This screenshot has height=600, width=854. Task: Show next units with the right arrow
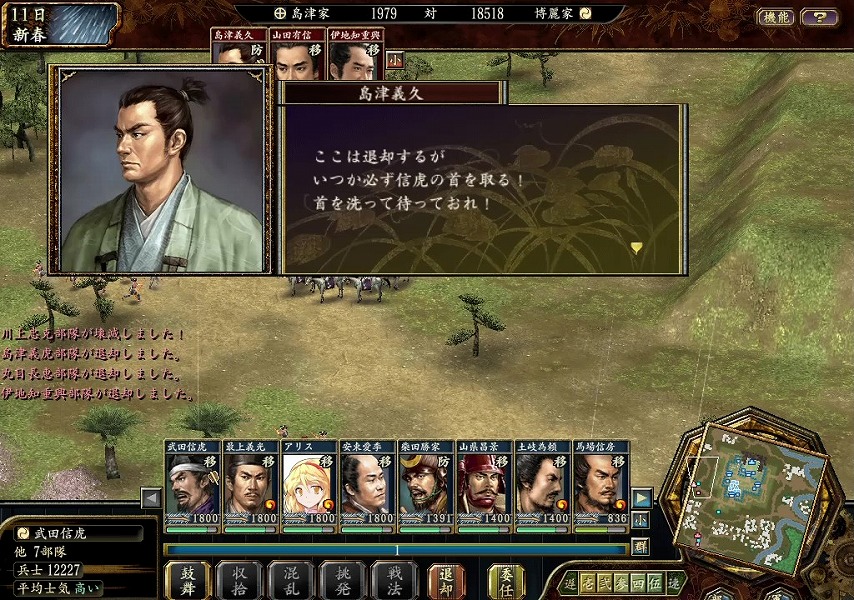point(642,497)
